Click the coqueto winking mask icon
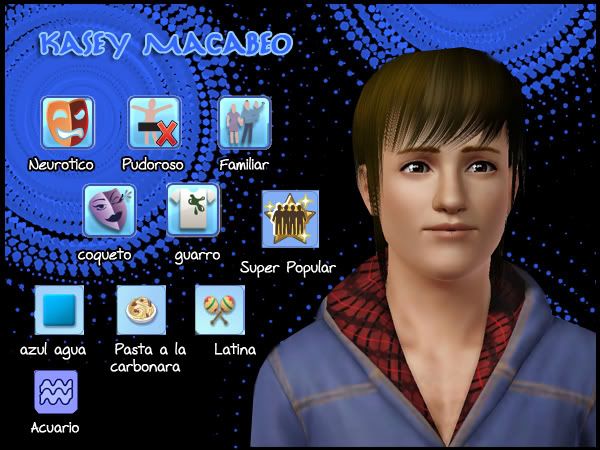This screenshot has height=450, width=600. 108,210
